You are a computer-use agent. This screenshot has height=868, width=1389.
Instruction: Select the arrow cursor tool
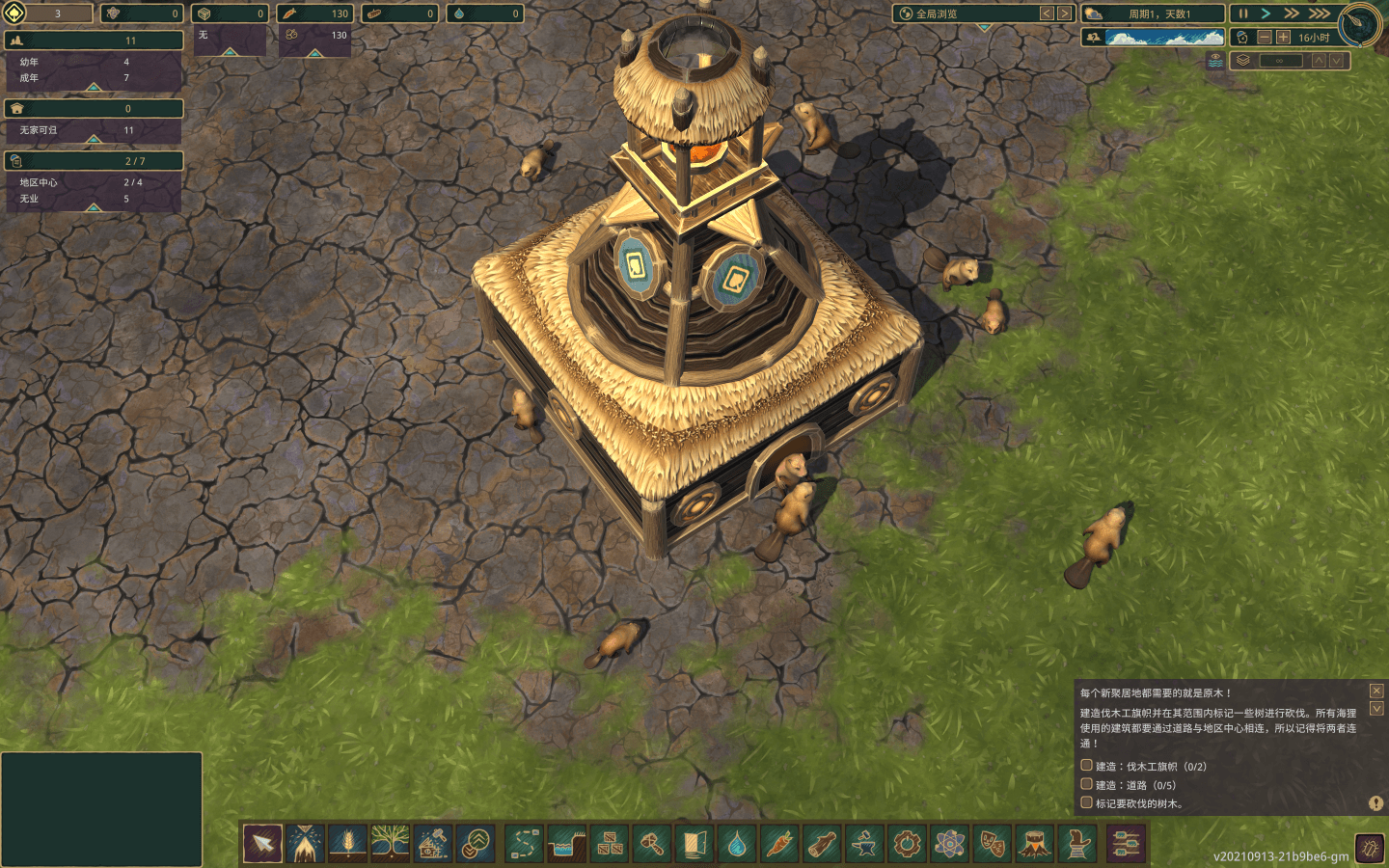260,845
